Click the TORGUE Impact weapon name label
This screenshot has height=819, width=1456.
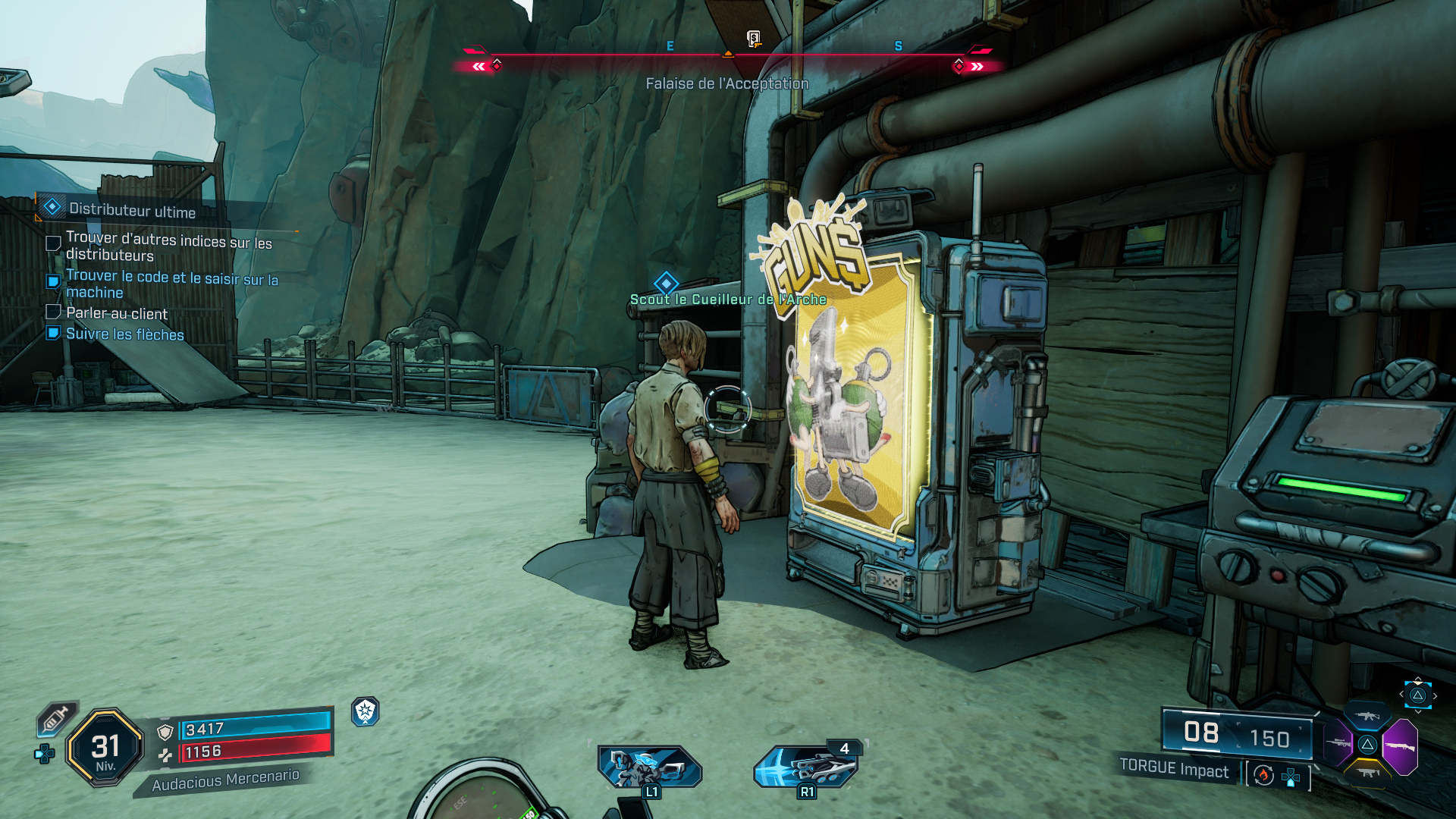(1175, 770)
